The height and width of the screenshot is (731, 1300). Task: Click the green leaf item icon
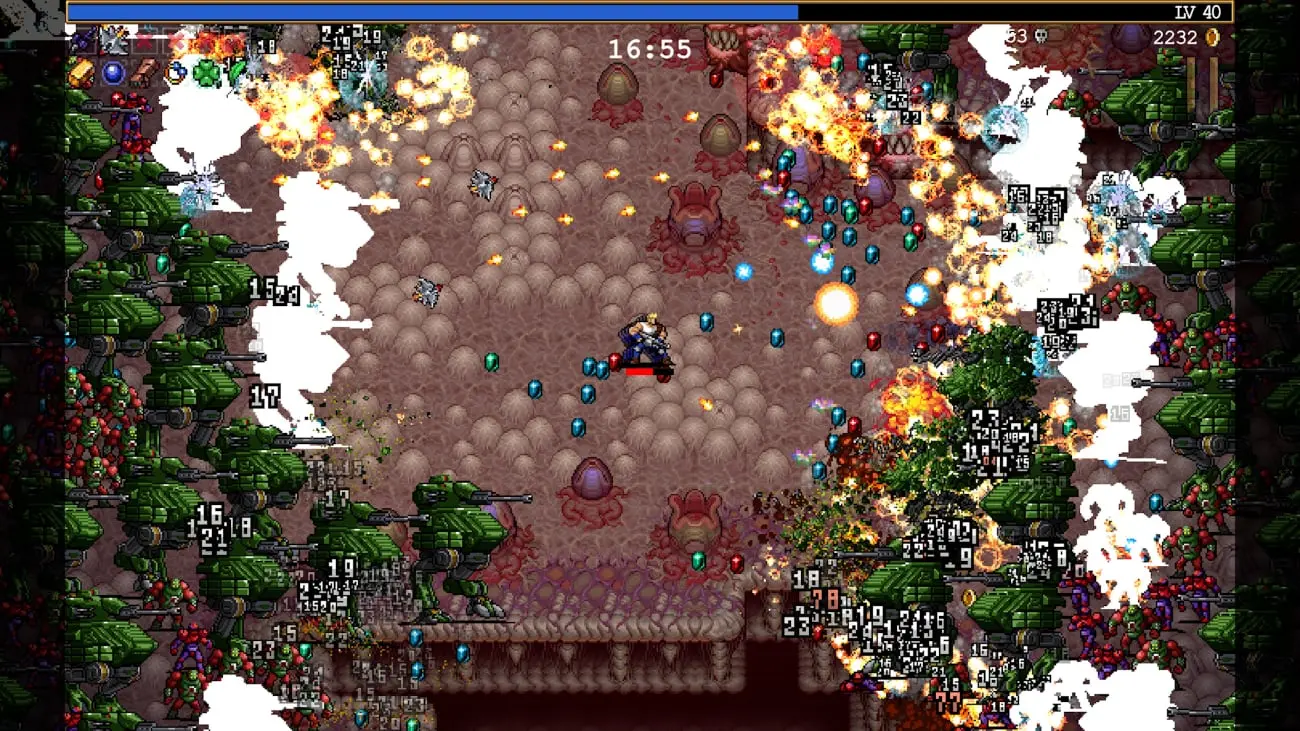236,70
